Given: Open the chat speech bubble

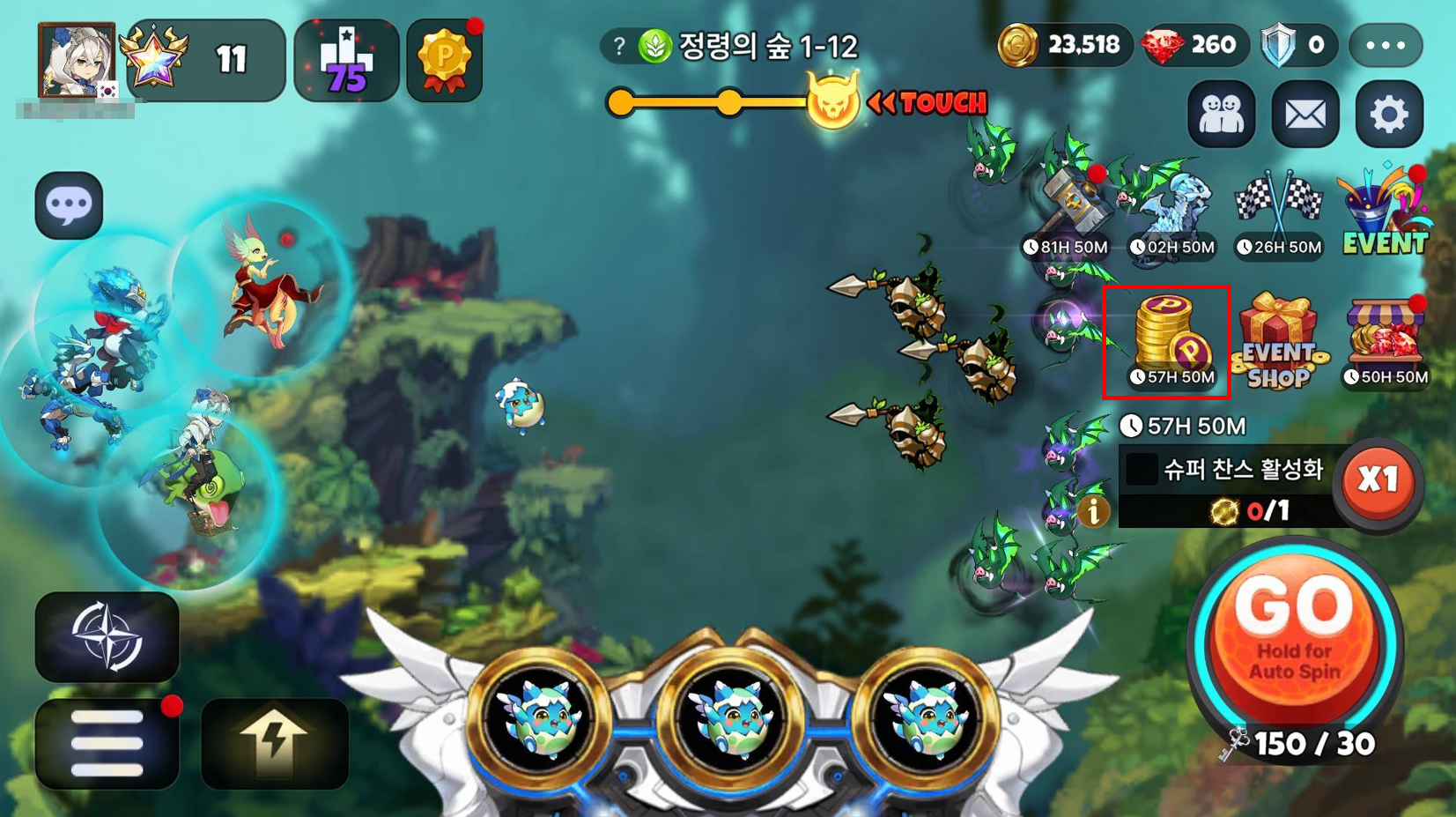Looking at the screenshot, I should [69, 205].
